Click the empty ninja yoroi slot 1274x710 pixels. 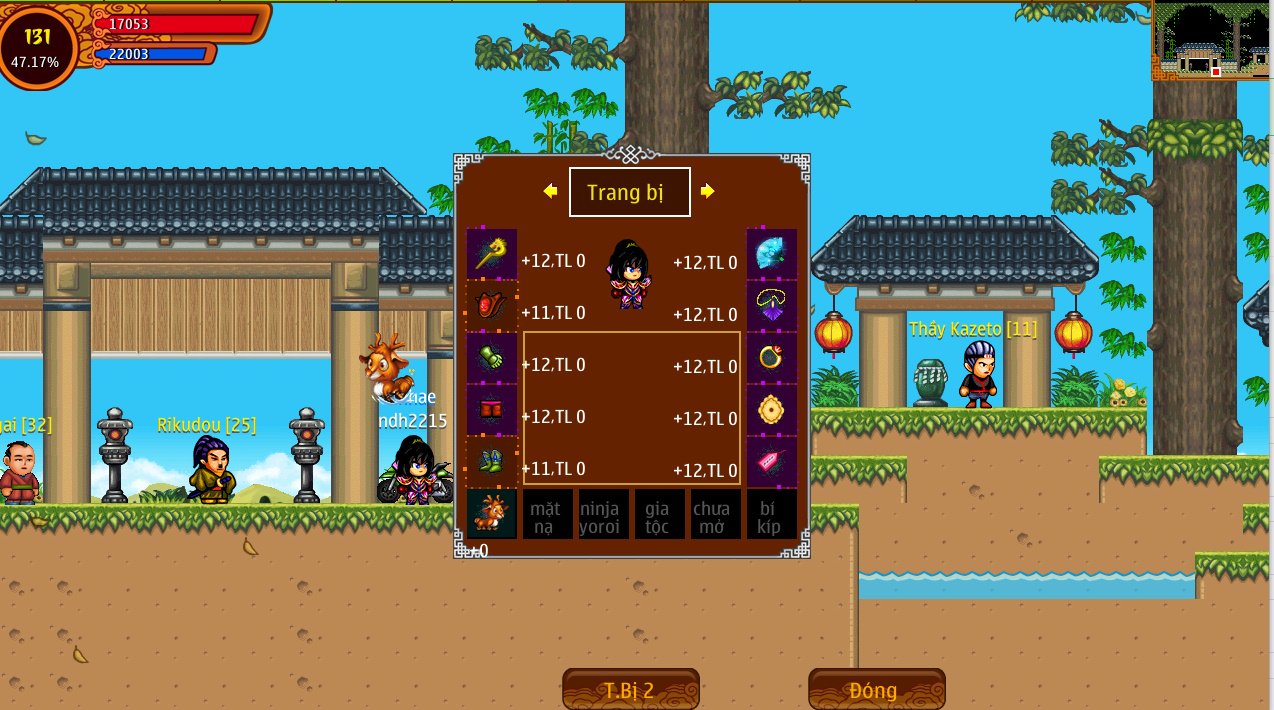coord(604,514)
